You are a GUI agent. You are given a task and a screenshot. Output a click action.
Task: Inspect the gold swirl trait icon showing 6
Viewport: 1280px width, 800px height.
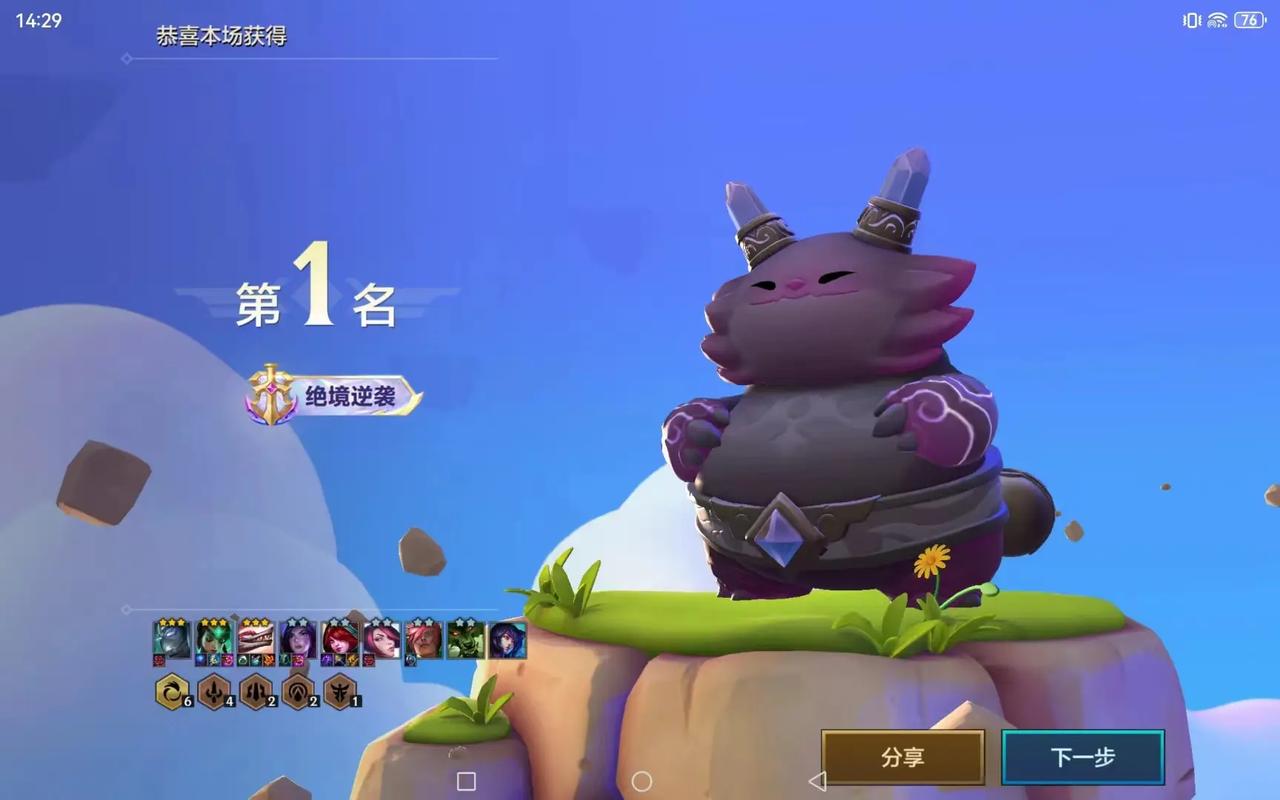(x=172, y=691)
